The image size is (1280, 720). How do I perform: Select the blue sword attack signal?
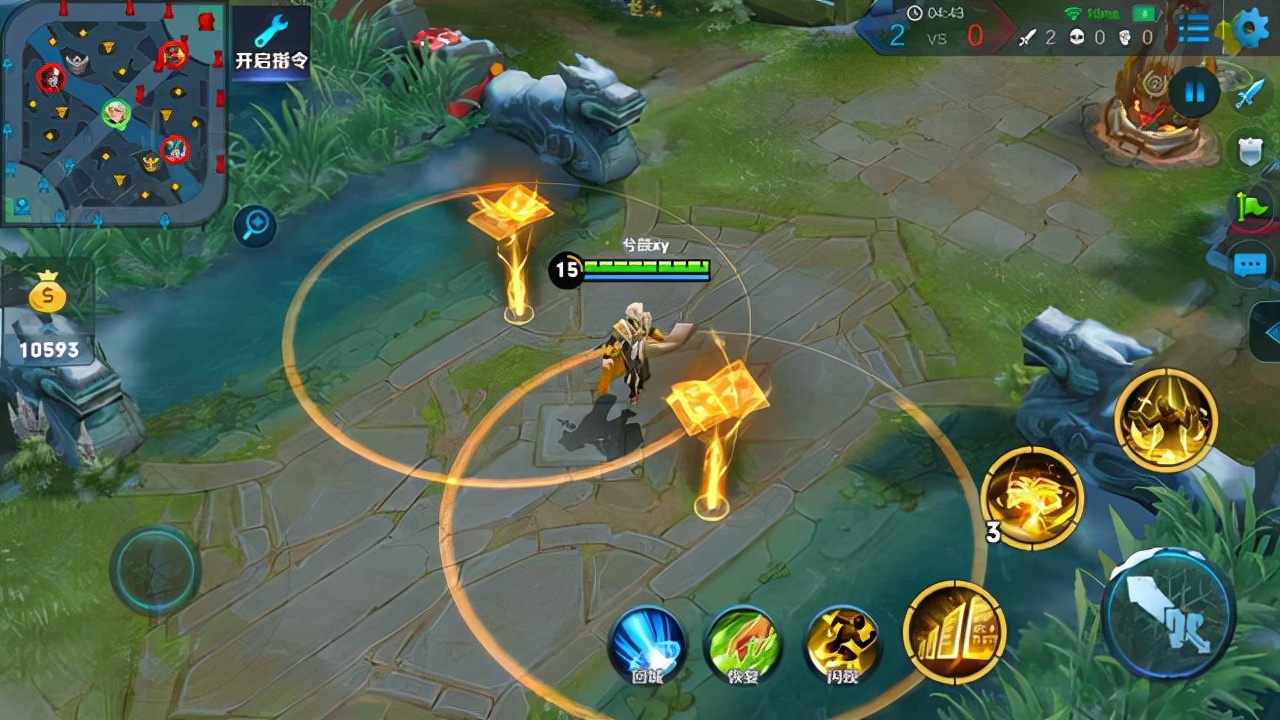1250,95
